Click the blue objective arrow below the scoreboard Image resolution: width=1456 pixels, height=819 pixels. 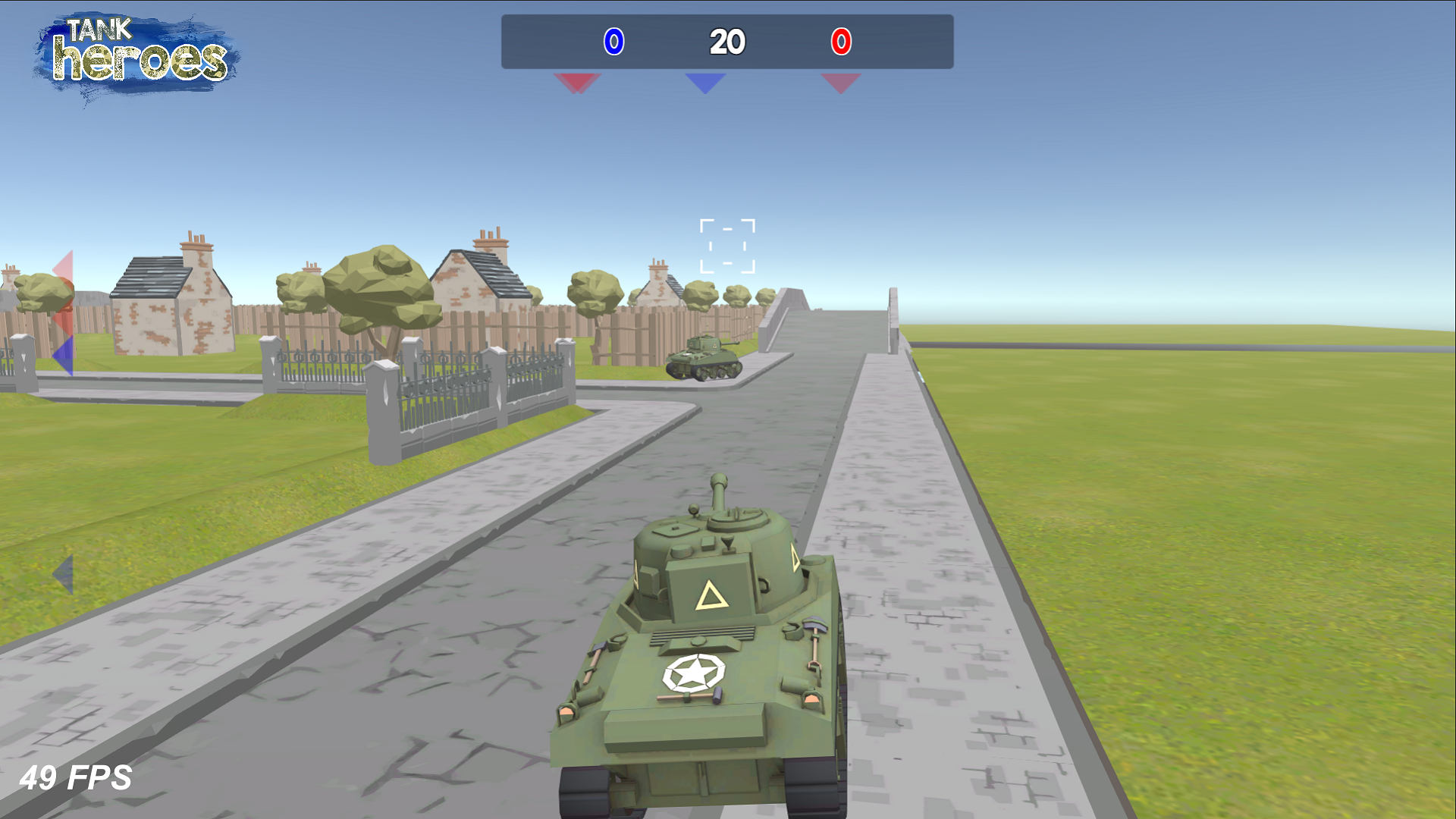[704, 83]
